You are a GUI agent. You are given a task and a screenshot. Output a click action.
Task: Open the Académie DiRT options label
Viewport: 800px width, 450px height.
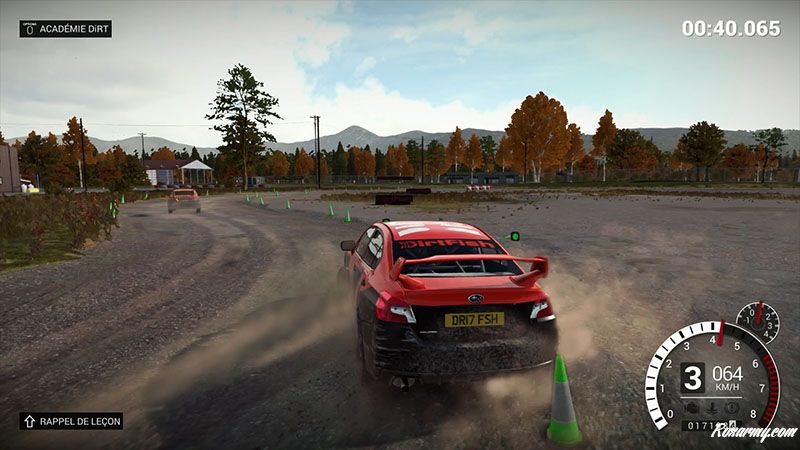(66, 29)
